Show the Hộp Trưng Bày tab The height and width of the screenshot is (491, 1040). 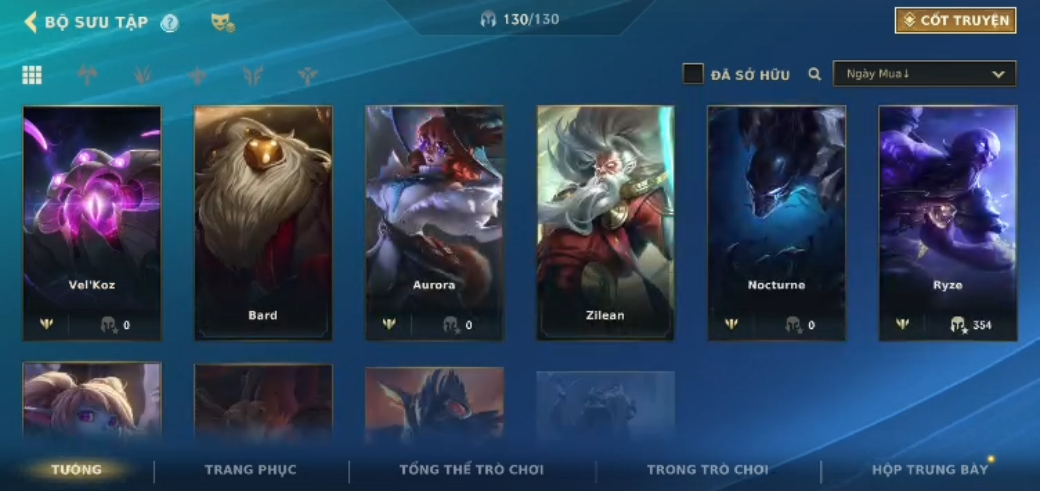click(929, 470)
